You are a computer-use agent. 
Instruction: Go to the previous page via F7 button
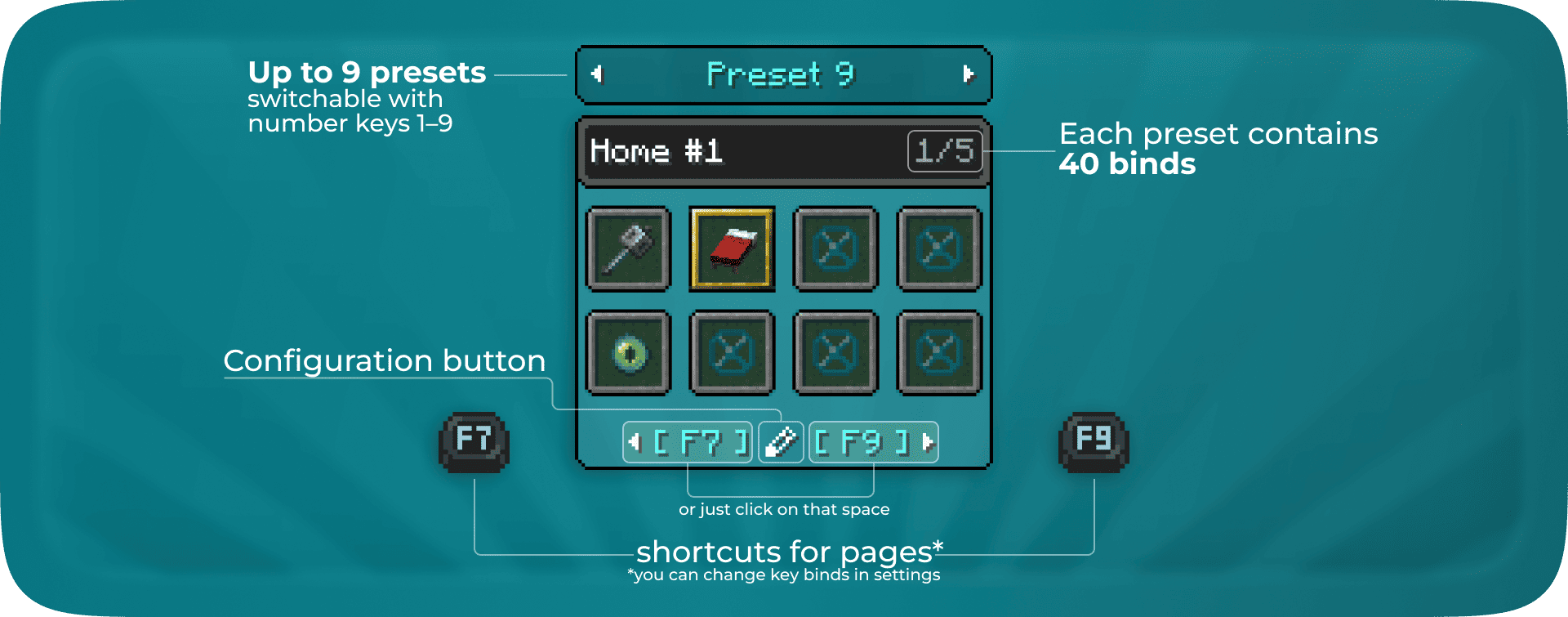tap(688, 442)
